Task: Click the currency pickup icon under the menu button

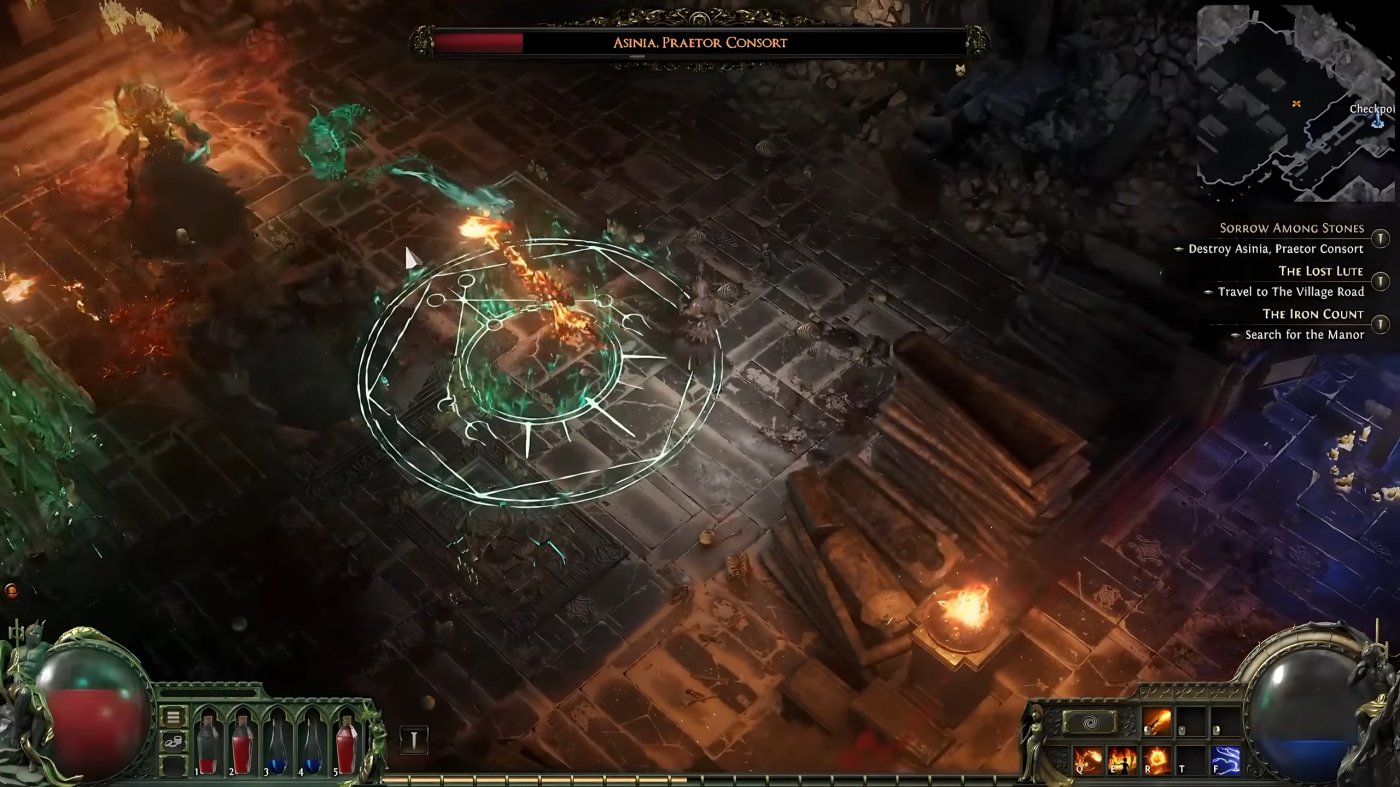Action: click(x=172, y=742)
